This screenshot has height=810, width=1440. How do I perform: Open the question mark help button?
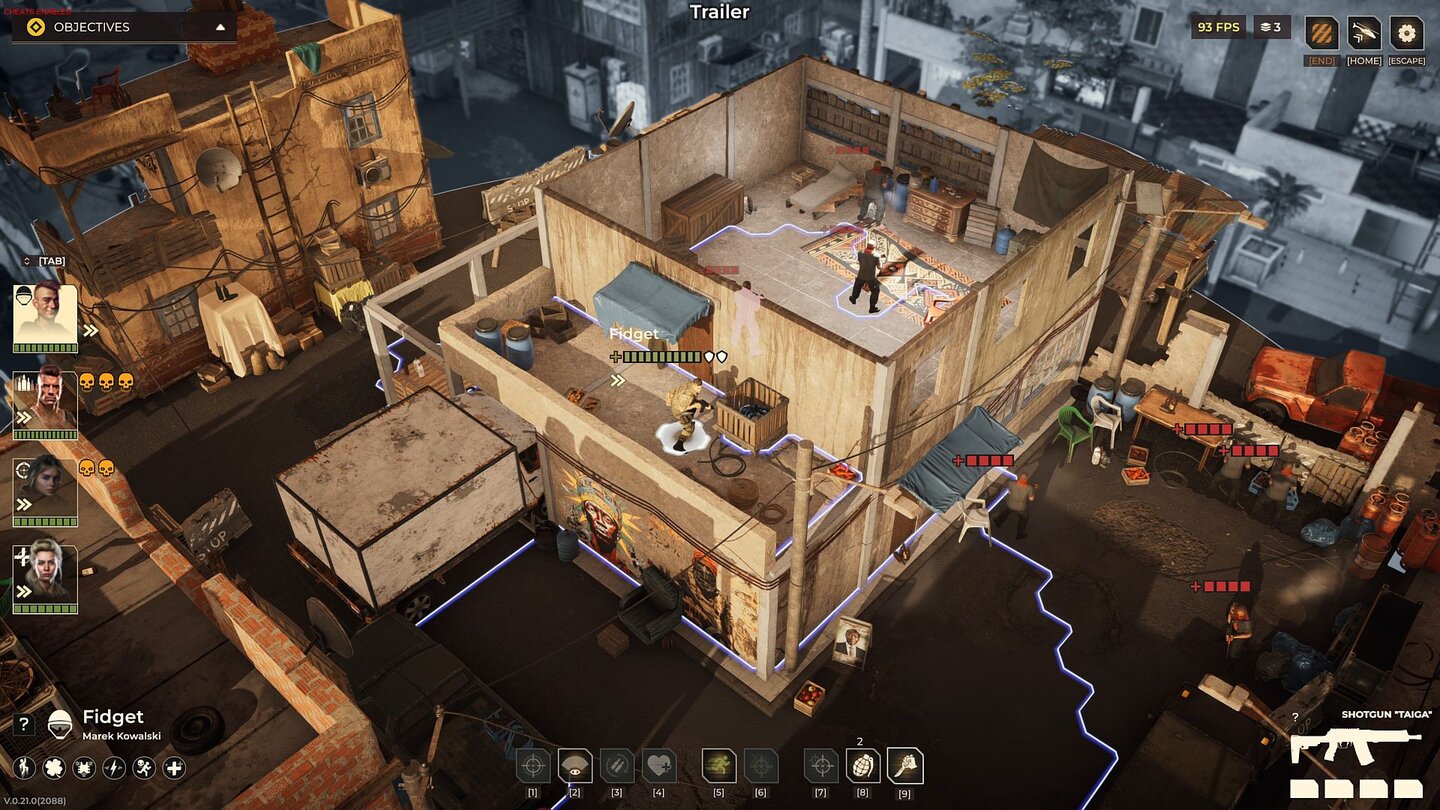coord(26,725)
